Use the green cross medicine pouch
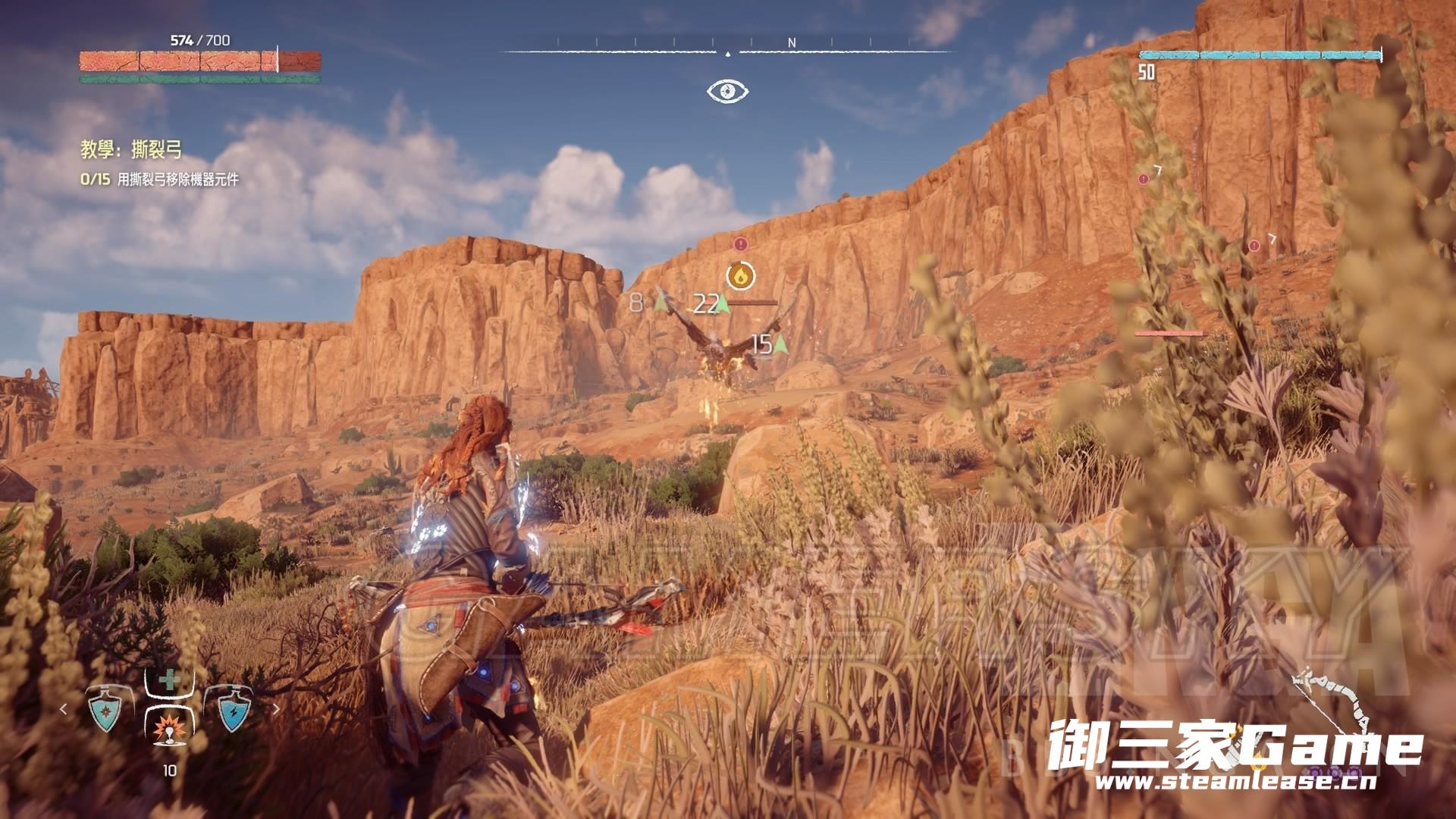Image resolution: width=1456 pixels, height=819 pixels. coord(168,680)
